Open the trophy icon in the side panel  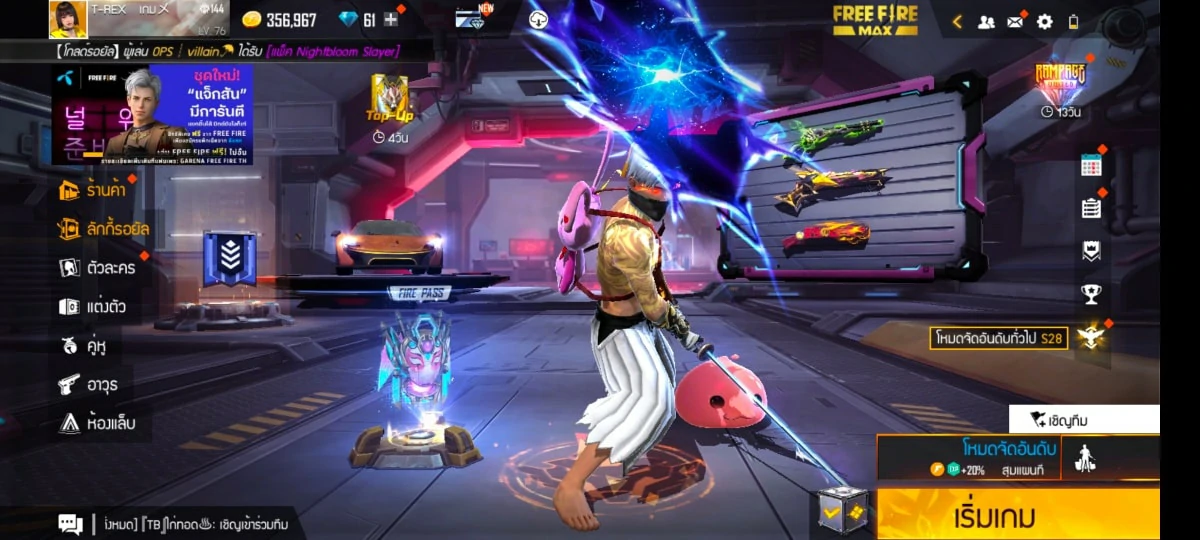(1091, 294)
